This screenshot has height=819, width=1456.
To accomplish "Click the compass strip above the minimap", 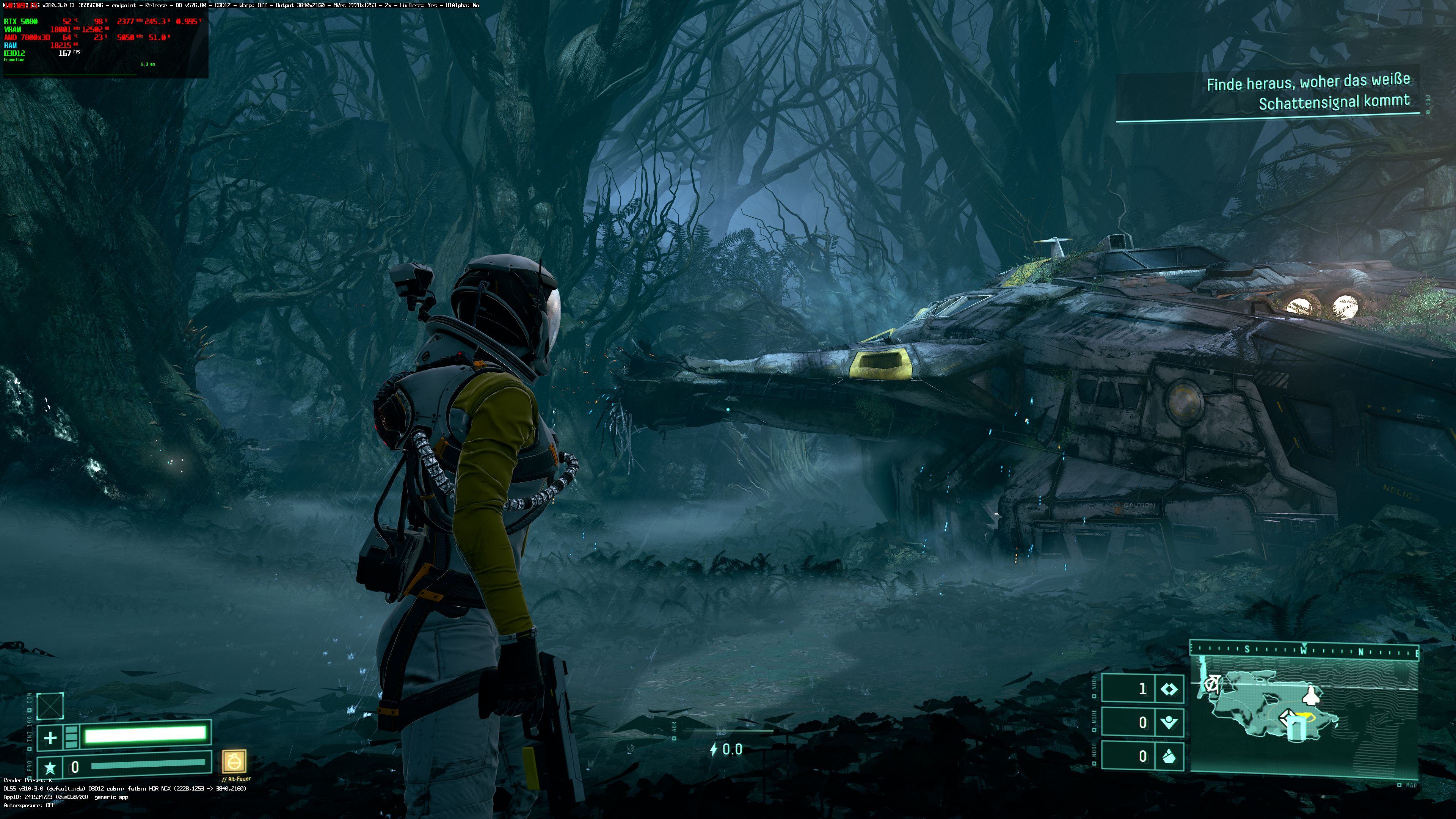I will point(1304,651).
